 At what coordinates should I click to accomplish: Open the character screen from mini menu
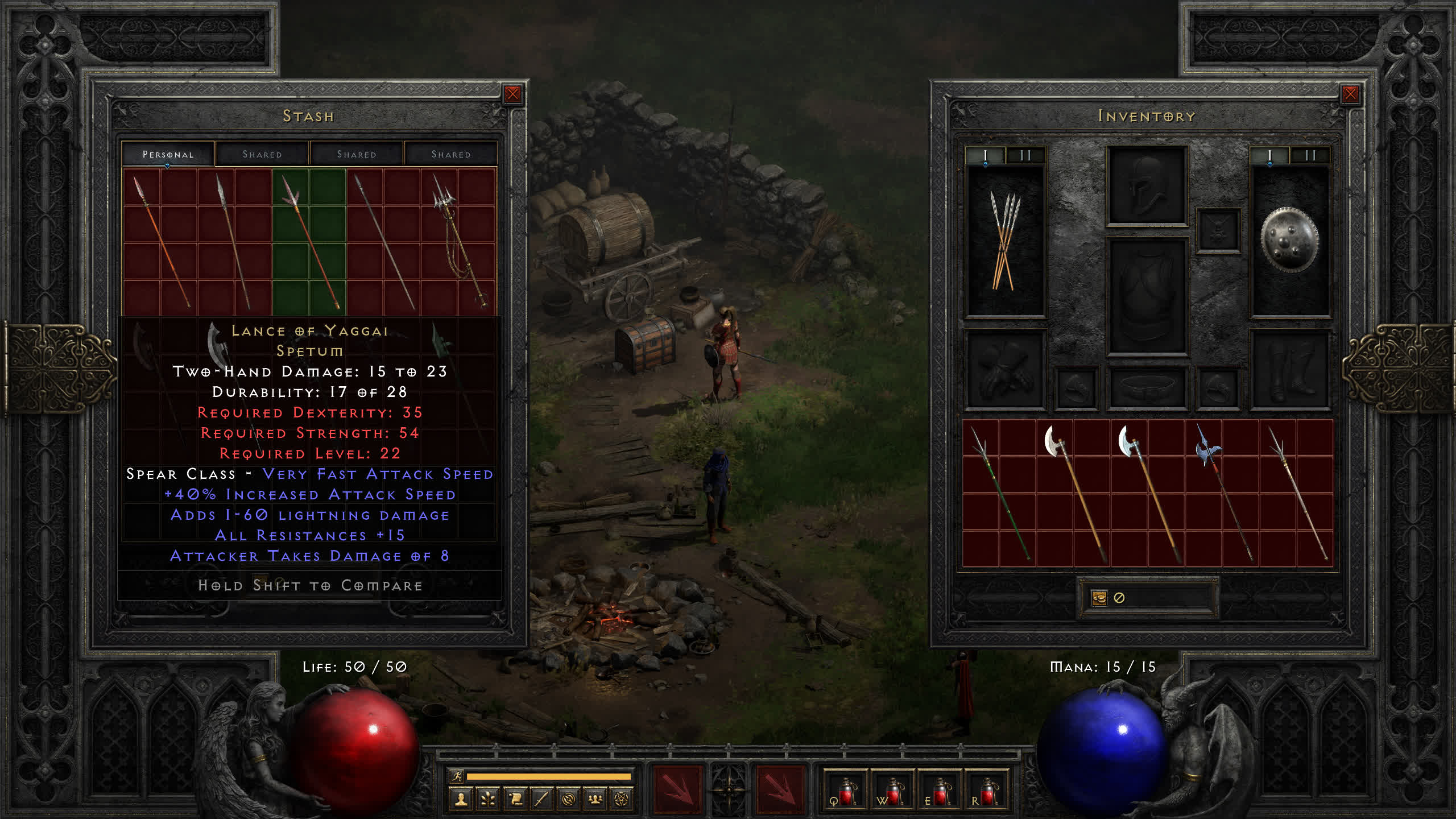click(461, 800)
